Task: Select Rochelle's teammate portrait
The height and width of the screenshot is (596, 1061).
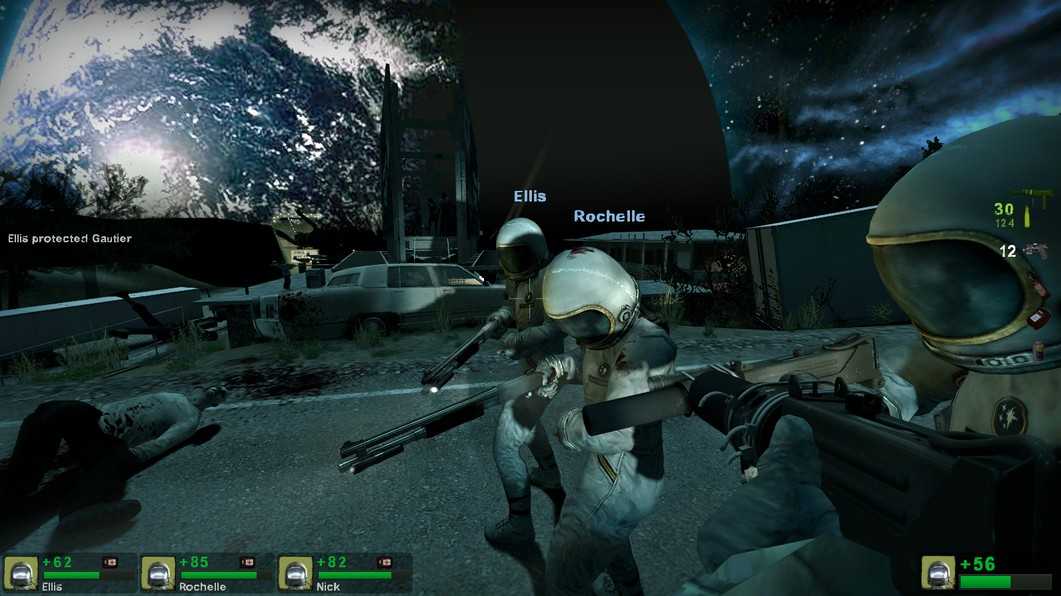Action: (158, 573)
